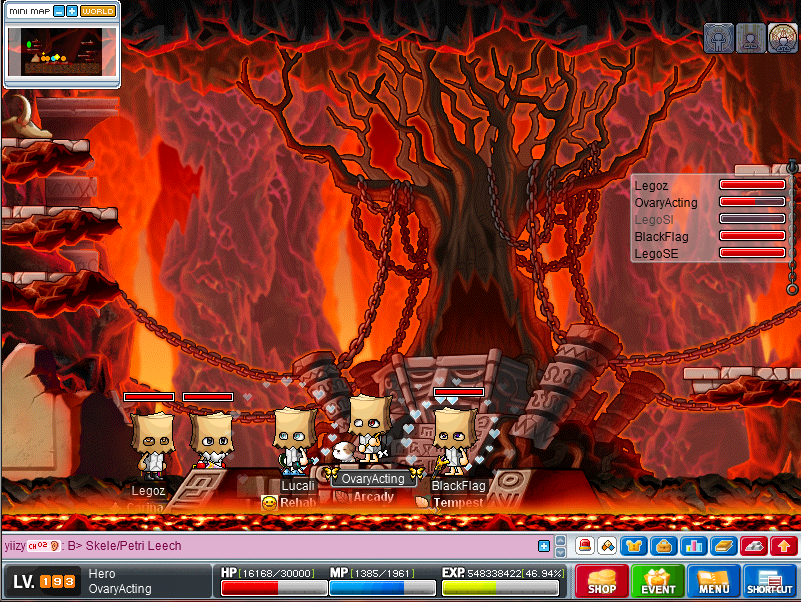Image resolution: width=801 pixels, height=602 pixels.
Task: Open the equipment shirt icon
Action: (634, 546)
